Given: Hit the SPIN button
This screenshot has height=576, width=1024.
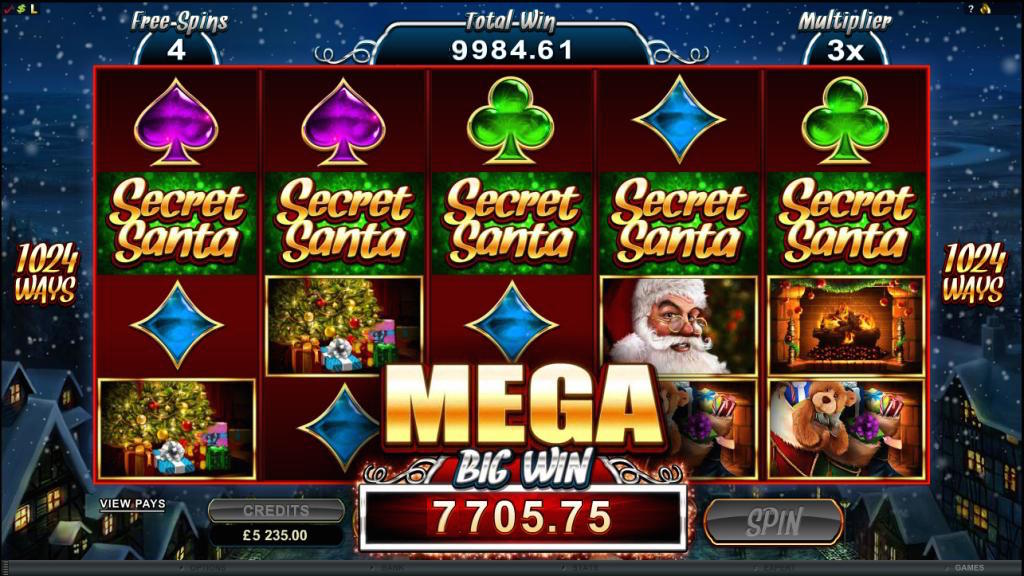Looking at the screenshot, I should click(x=773, y=521).
